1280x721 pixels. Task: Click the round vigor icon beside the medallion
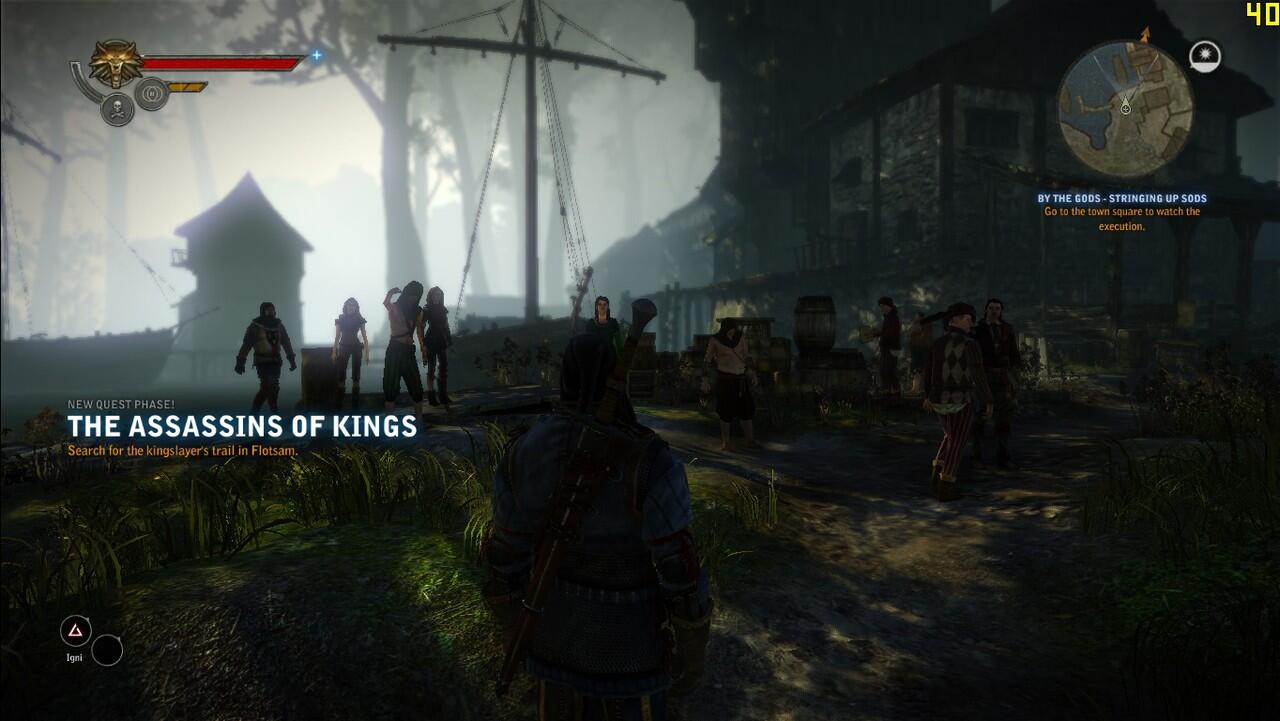pos(151,94)
